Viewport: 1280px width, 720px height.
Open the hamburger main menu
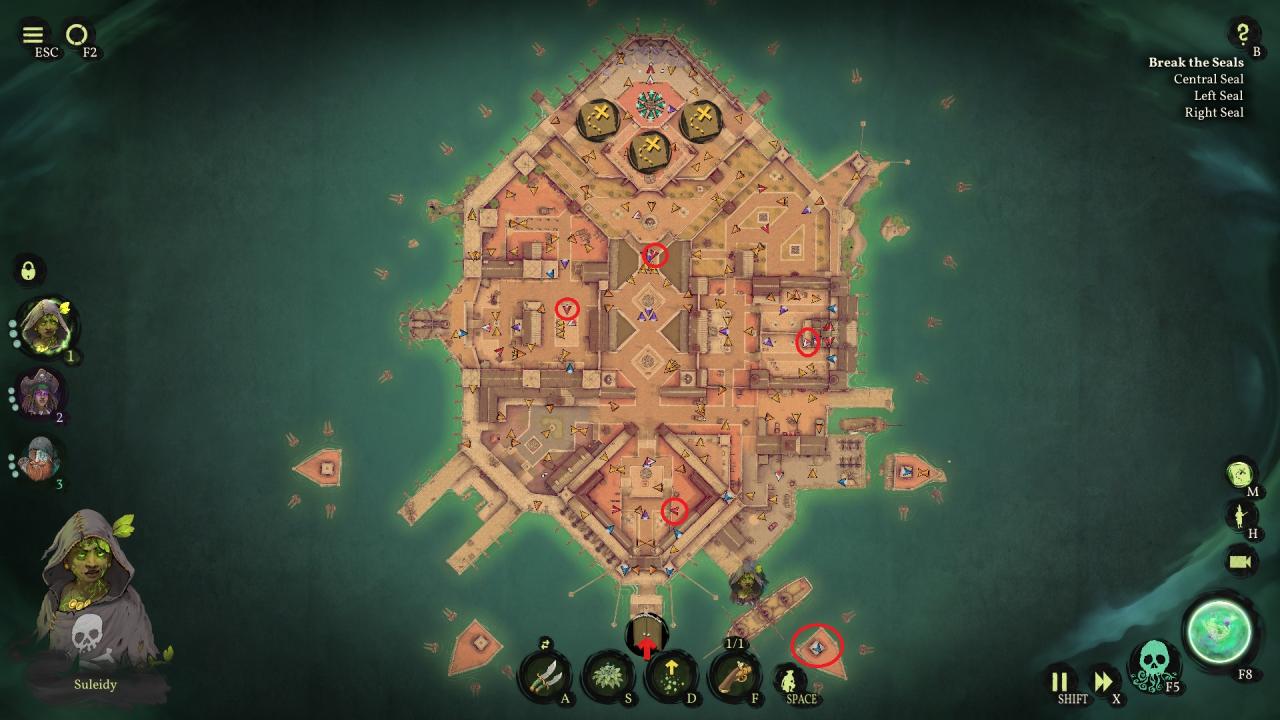(33, 35)
